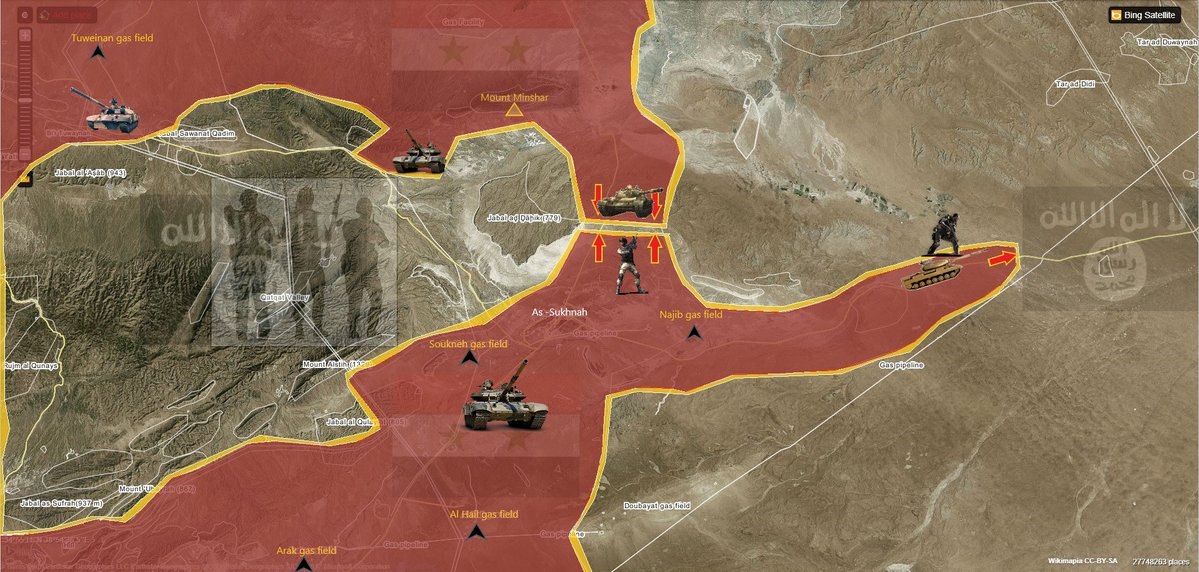Click the round button beside Add place
Image resolution: width=1199 pixels, height=572 pixels.
coord(25,15)
